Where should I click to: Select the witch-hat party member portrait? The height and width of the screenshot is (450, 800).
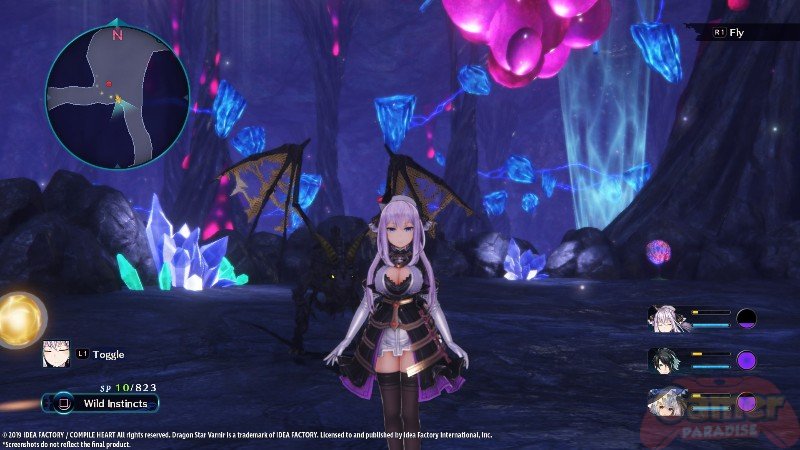click(667, 402)
